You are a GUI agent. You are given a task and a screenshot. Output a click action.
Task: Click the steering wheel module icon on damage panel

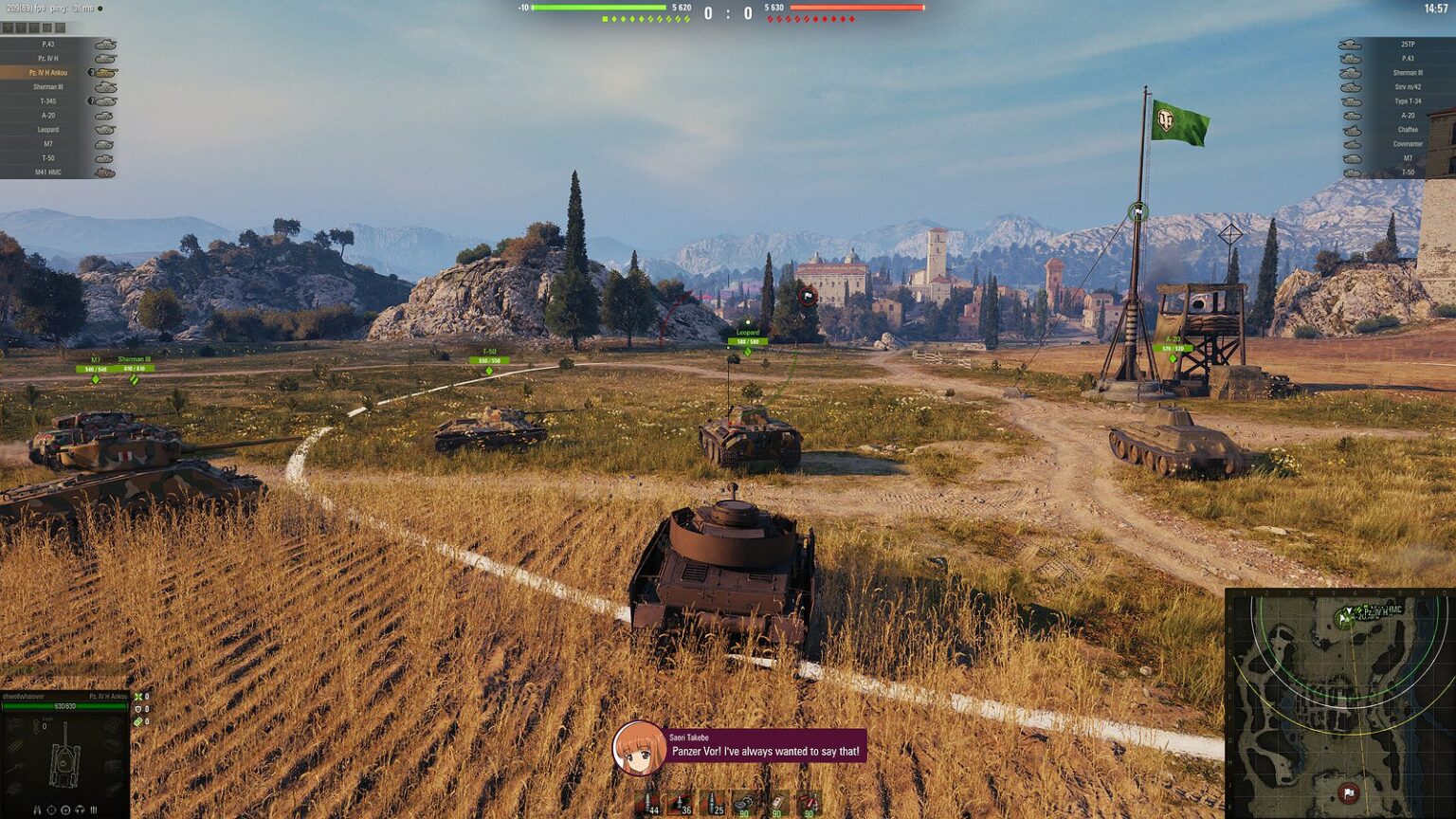tap(66, 810)
